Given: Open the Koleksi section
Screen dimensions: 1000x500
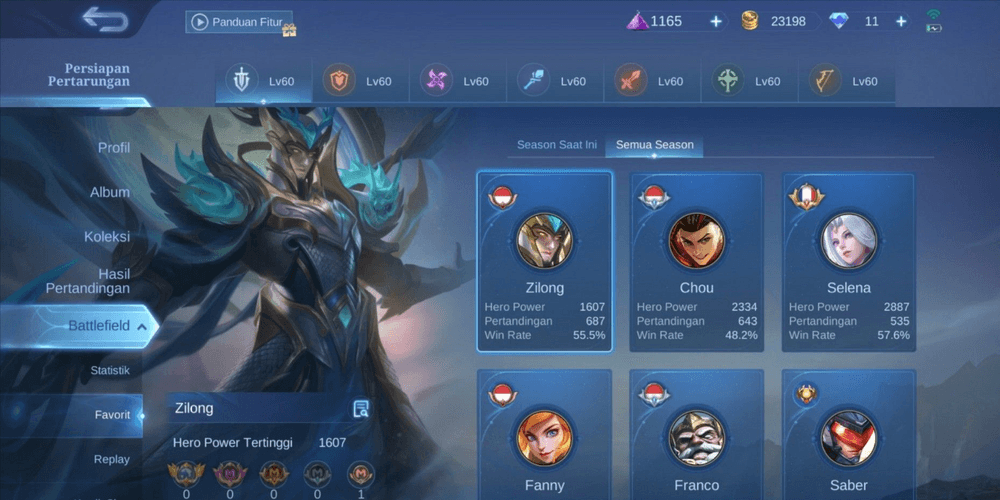Looking at the screenshot, I should coord(107,237).
